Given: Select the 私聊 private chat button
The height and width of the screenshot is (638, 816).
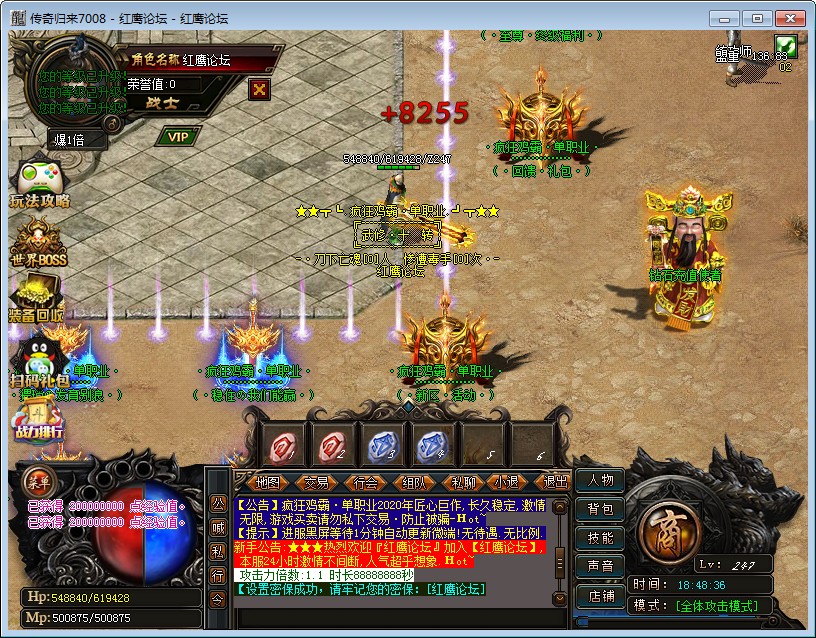Looking at the screenshot, I should pyautogui.click(x=461, y=482).
